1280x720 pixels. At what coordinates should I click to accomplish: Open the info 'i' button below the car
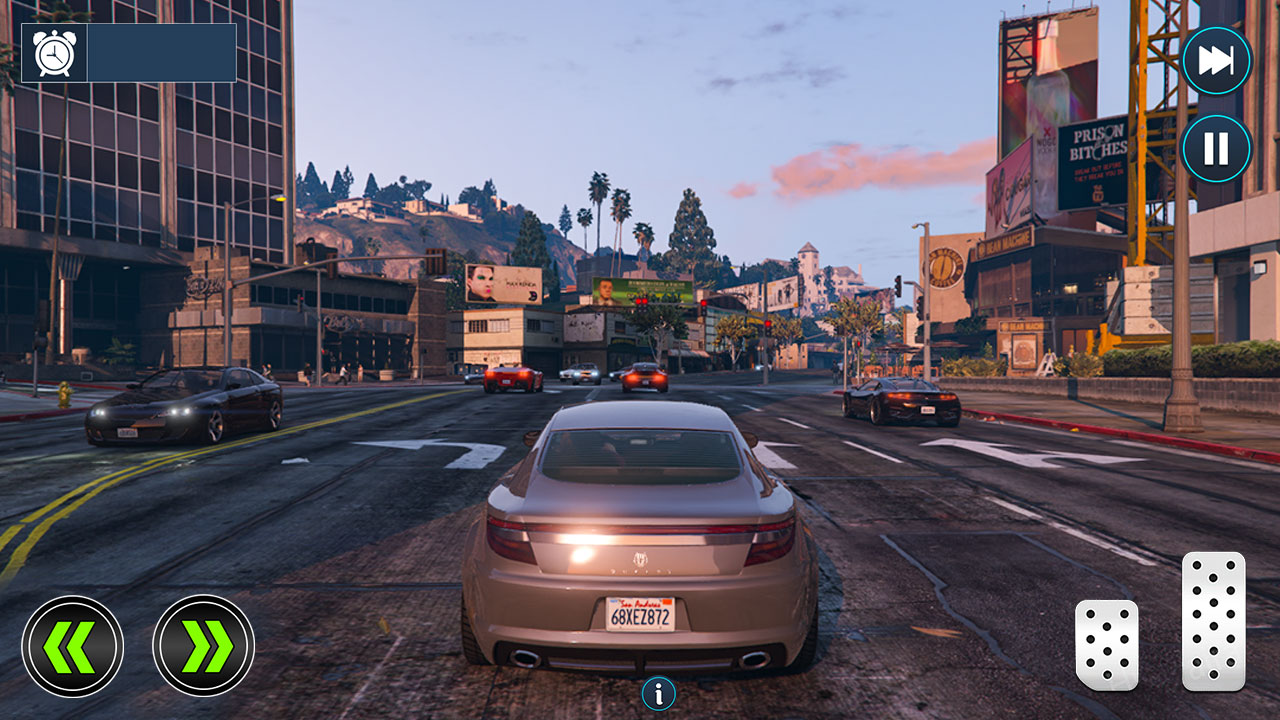click(x=658, y=692)
